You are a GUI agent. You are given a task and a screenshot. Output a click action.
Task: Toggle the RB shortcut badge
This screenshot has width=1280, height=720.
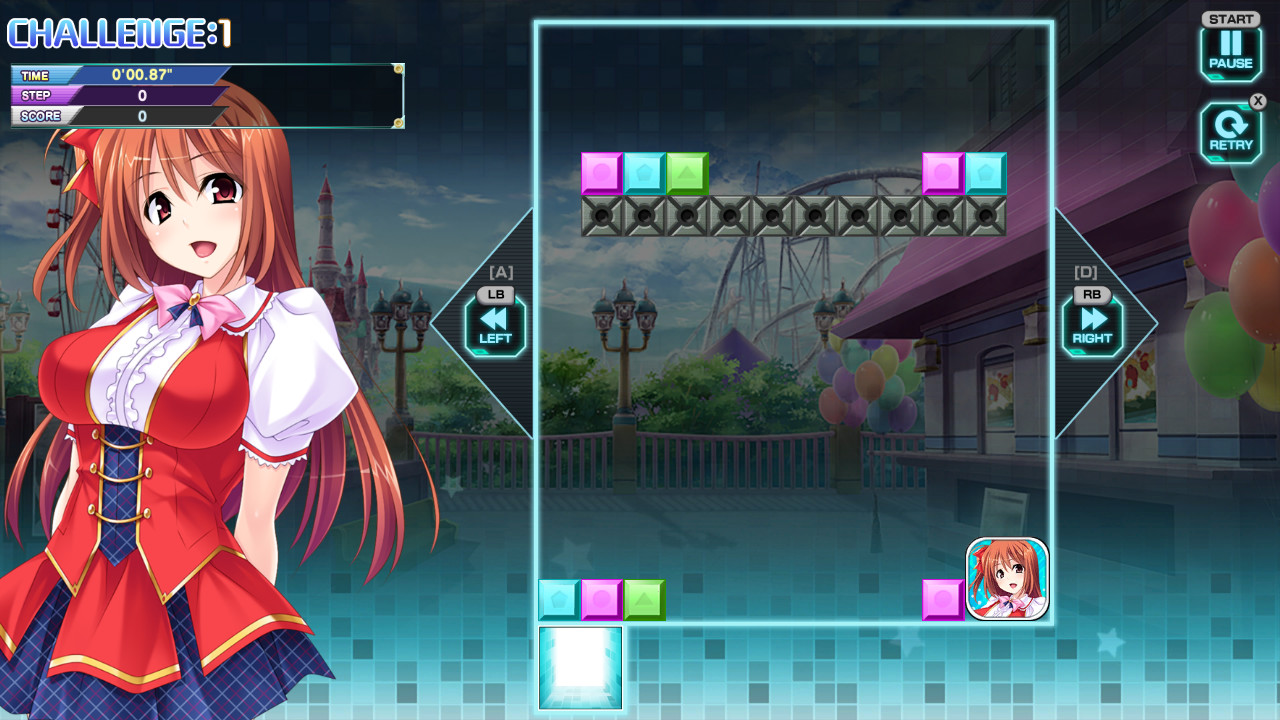tap(1092, 294)
